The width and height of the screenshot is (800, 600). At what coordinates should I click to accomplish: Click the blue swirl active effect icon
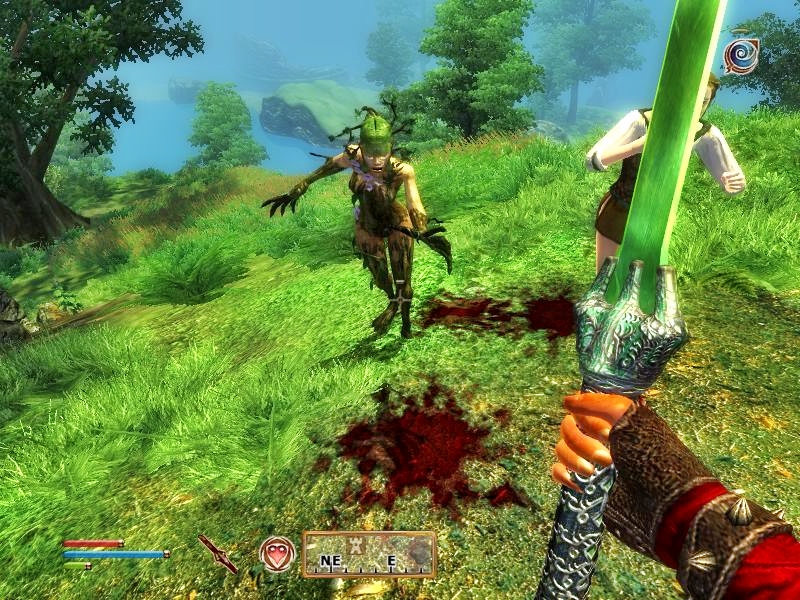tap(741, 57)
